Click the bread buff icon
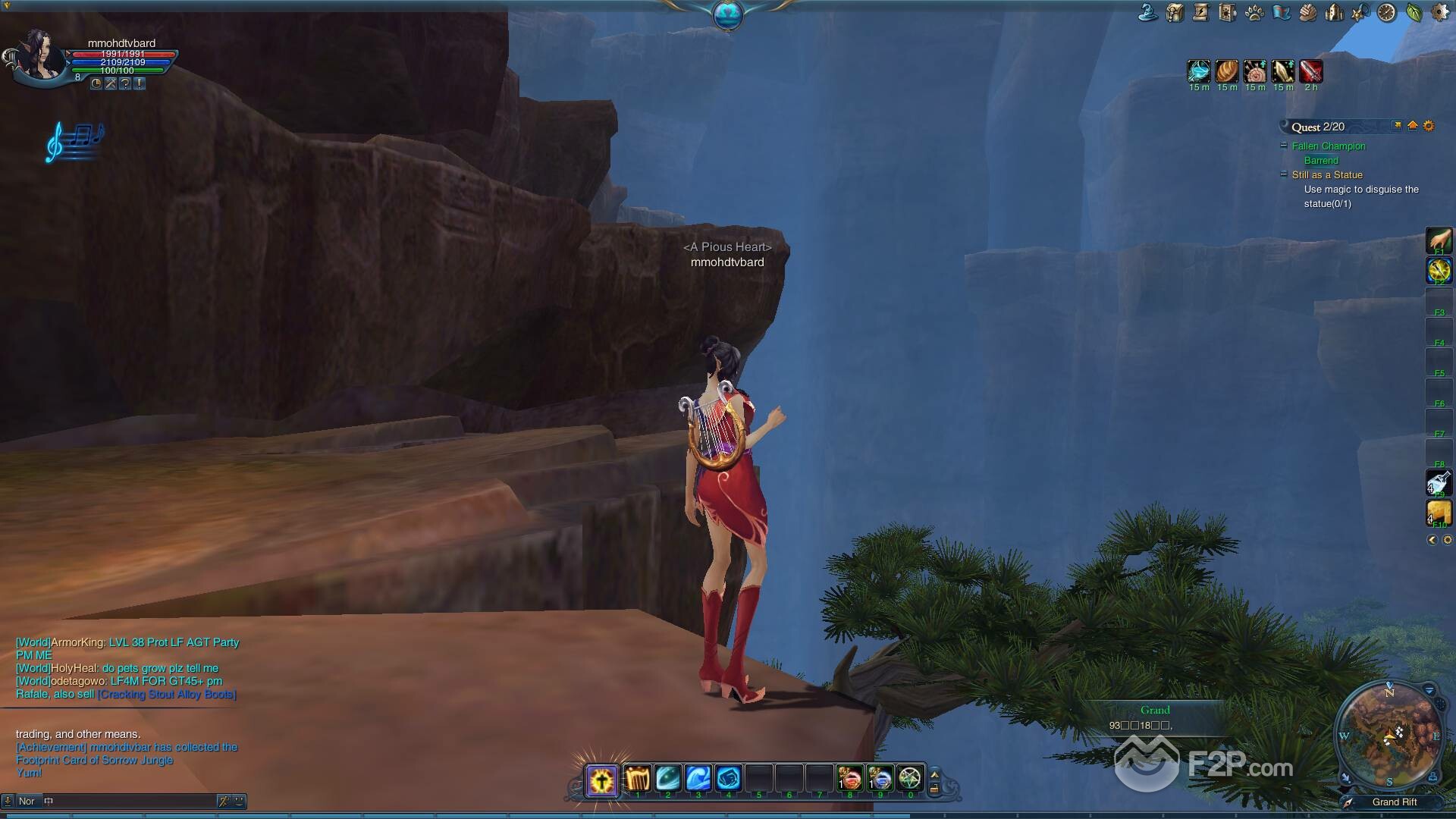 [1227, 71]
